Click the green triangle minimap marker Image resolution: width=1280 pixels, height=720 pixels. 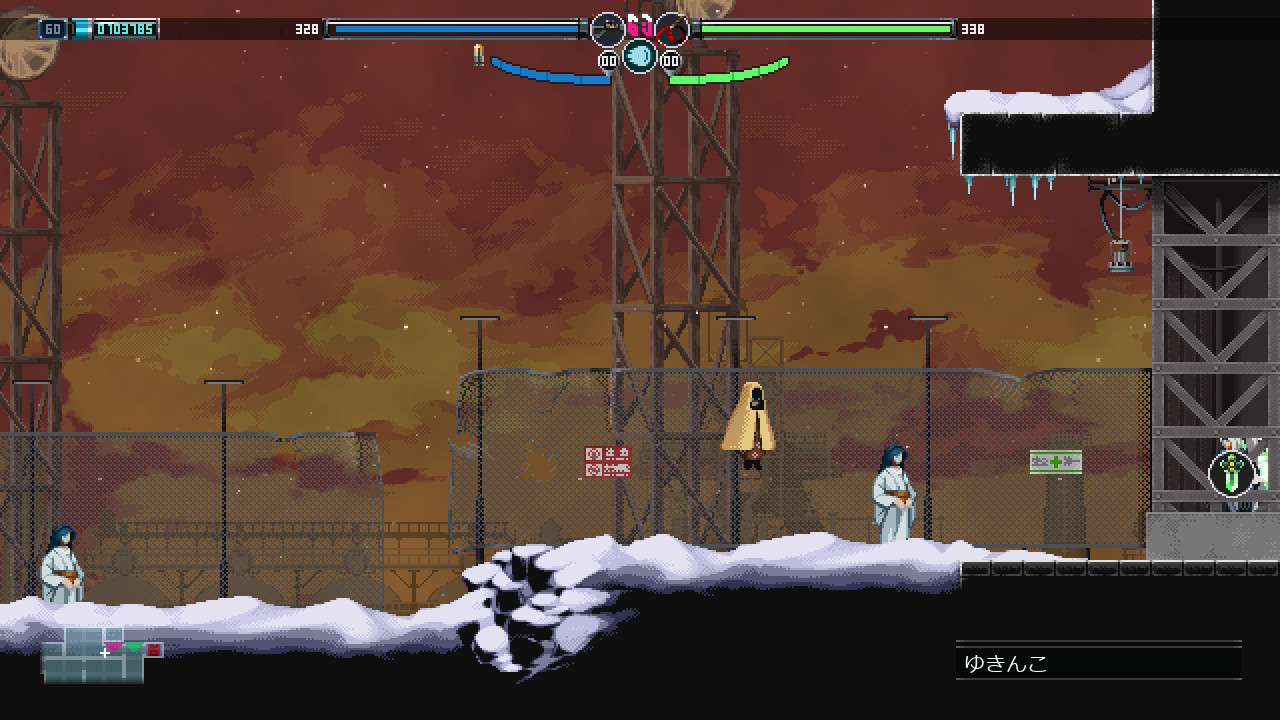coord(134,647)
